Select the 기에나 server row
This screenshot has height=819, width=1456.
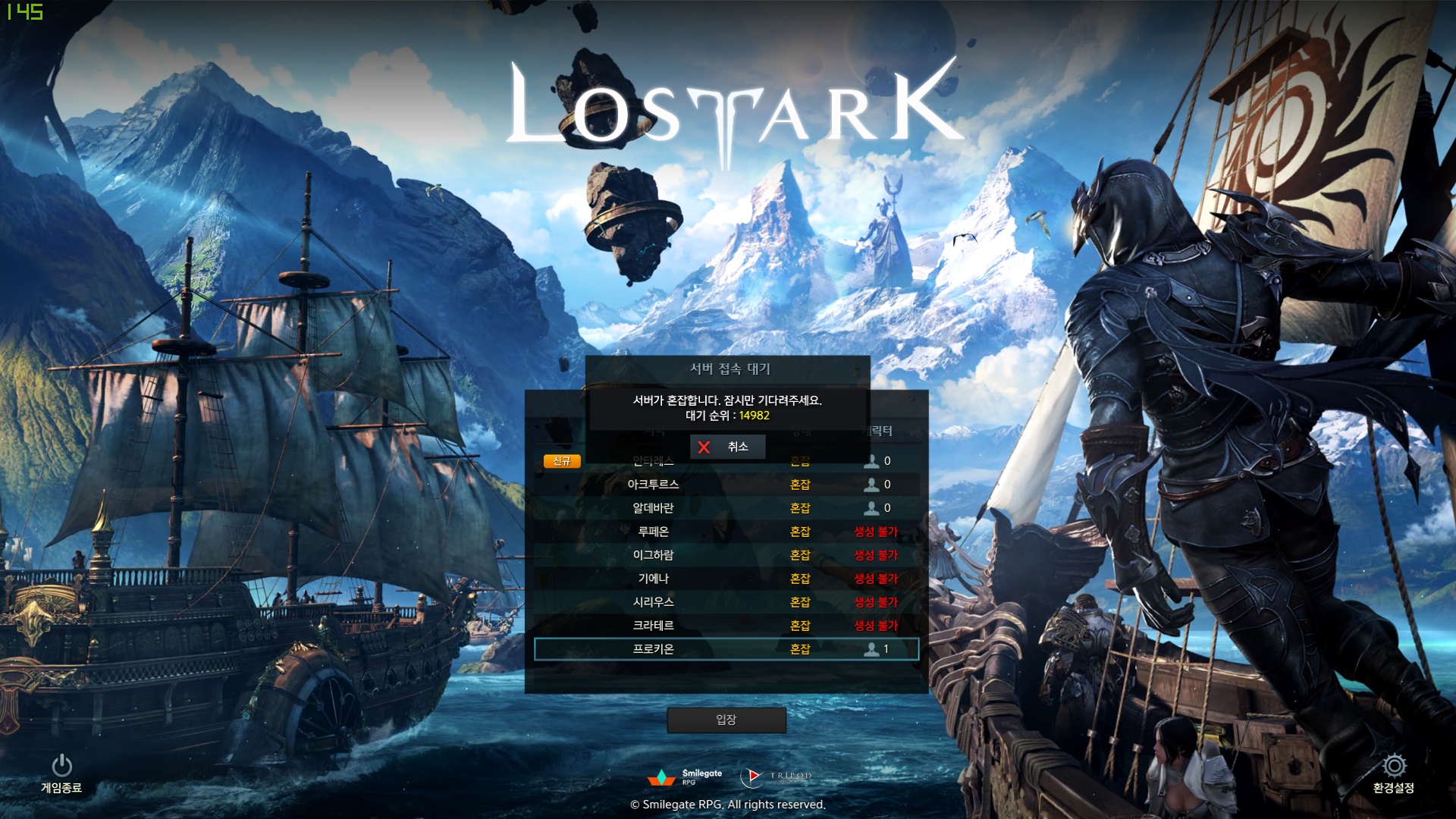point(726,579)
